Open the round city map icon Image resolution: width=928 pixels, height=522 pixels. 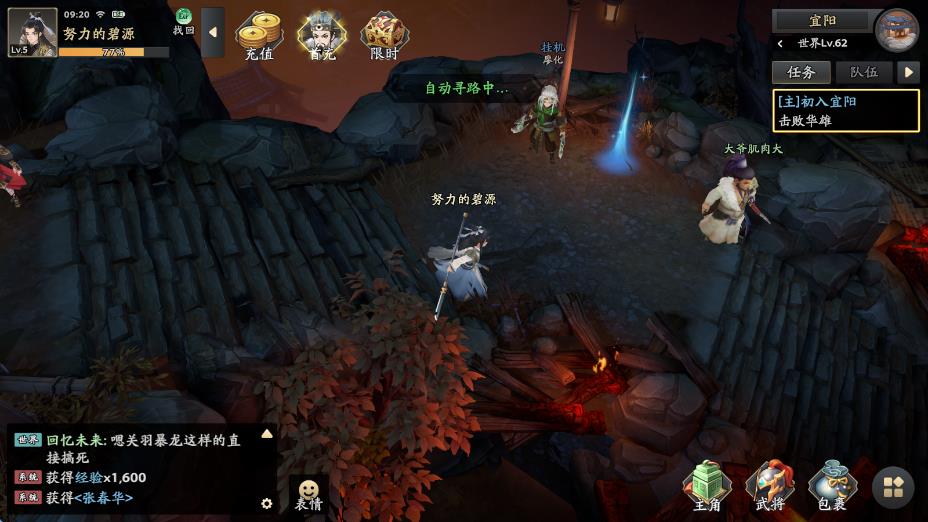tap(896, 29)
